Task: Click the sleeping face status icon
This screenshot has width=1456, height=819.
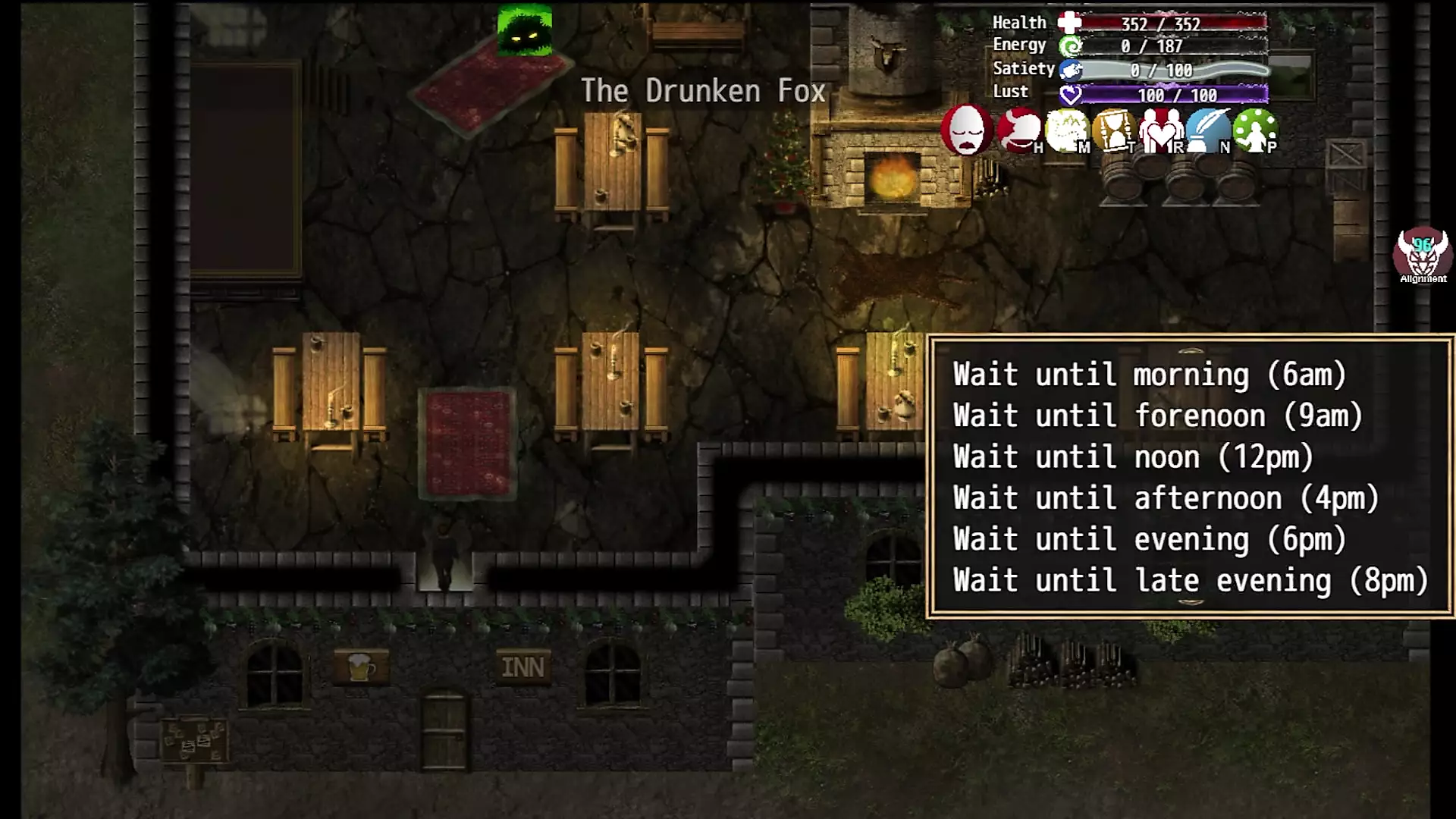Action: pos(966,130)
